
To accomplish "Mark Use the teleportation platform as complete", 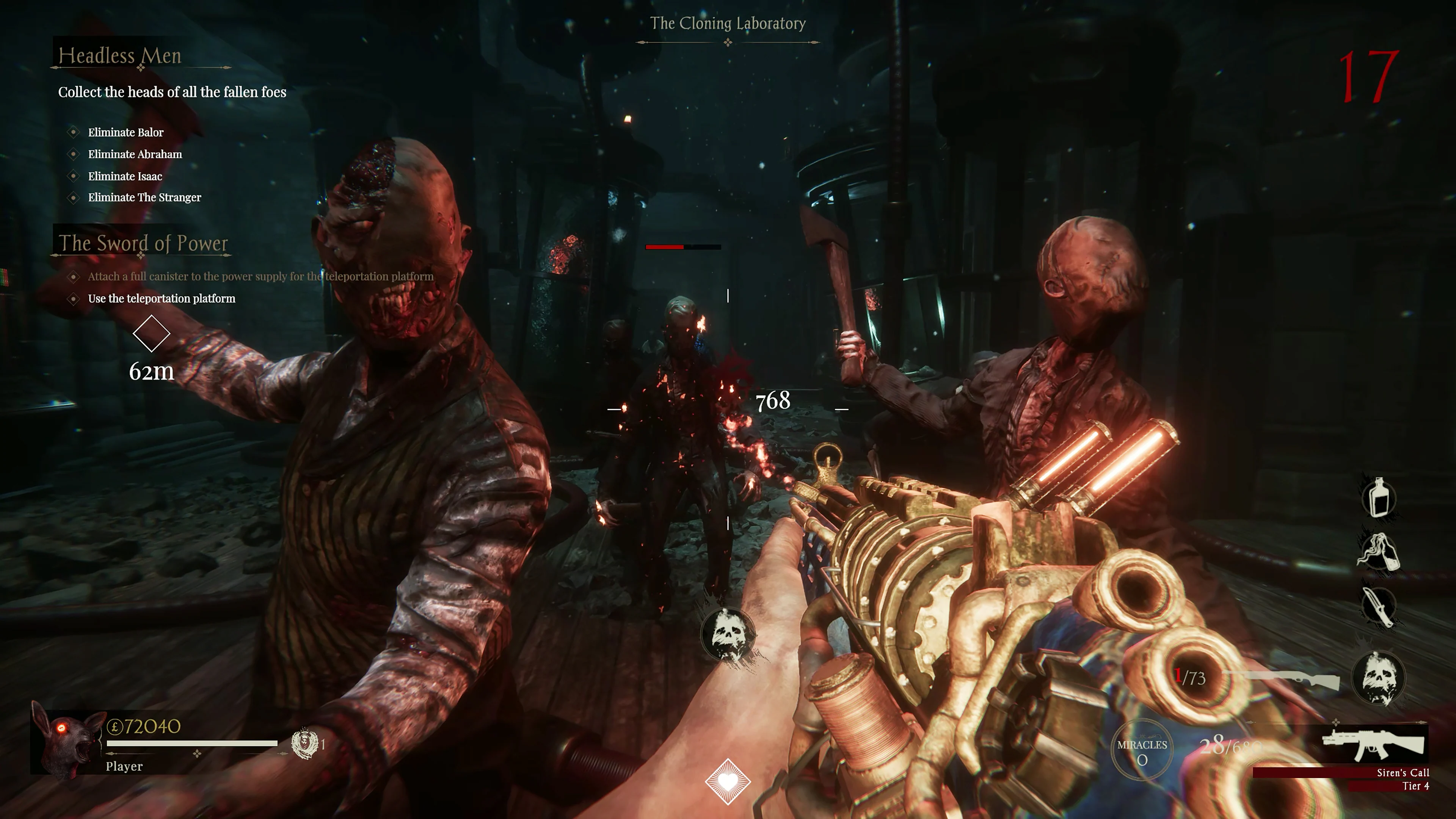I will click(x=73, y=298).
